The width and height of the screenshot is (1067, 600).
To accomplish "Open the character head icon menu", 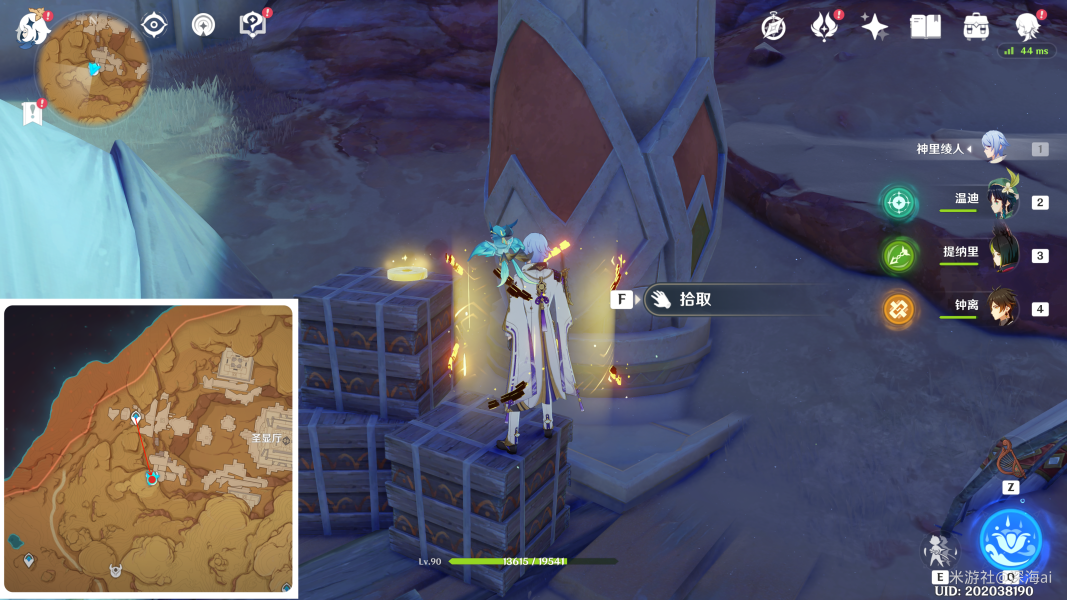I will pos(1026,25).
